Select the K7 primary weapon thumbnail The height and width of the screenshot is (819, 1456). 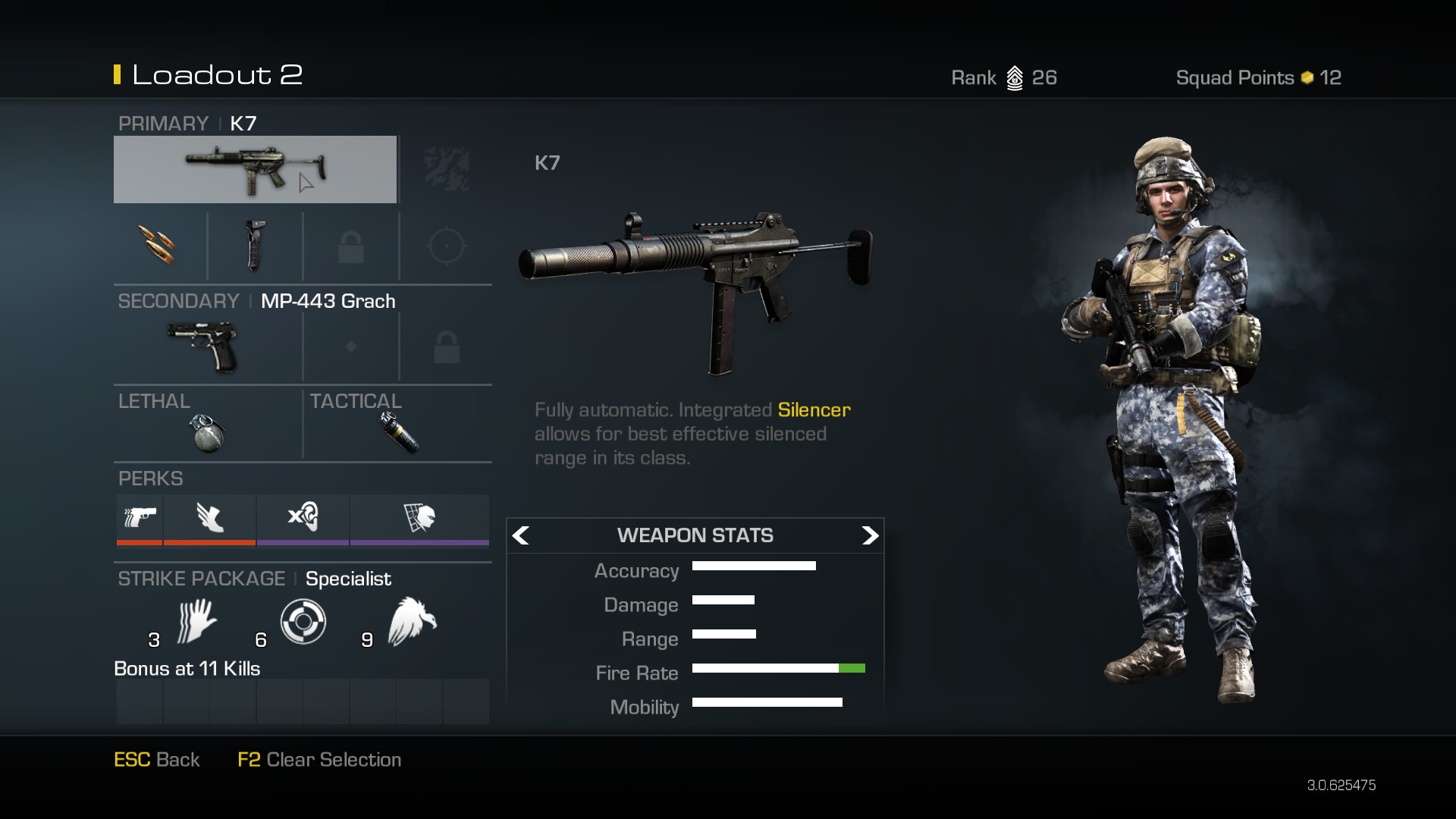tap(255, 168)
